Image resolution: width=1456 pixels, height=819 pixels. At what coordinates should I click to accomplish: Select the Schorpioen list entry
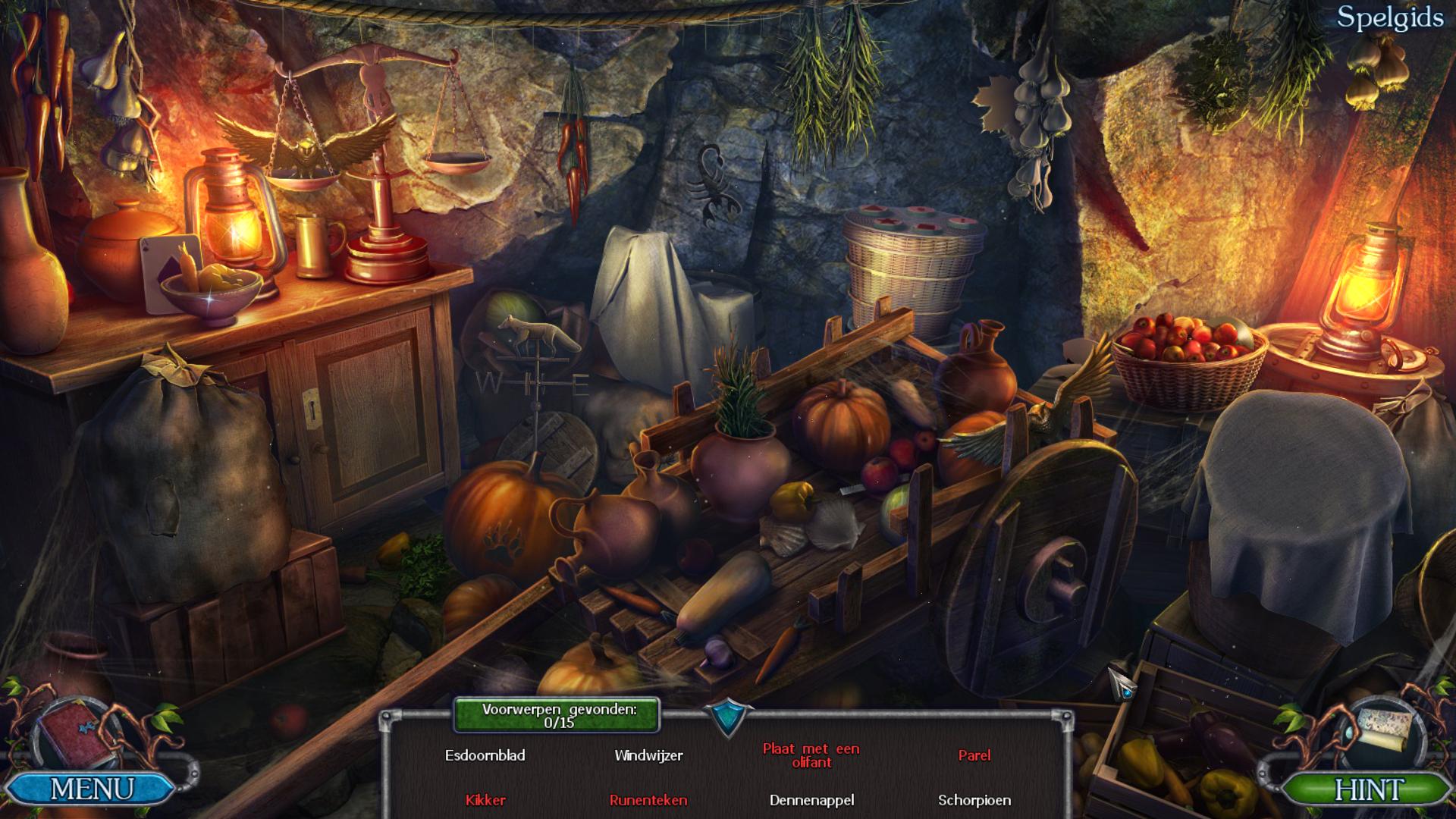[974, 800]
